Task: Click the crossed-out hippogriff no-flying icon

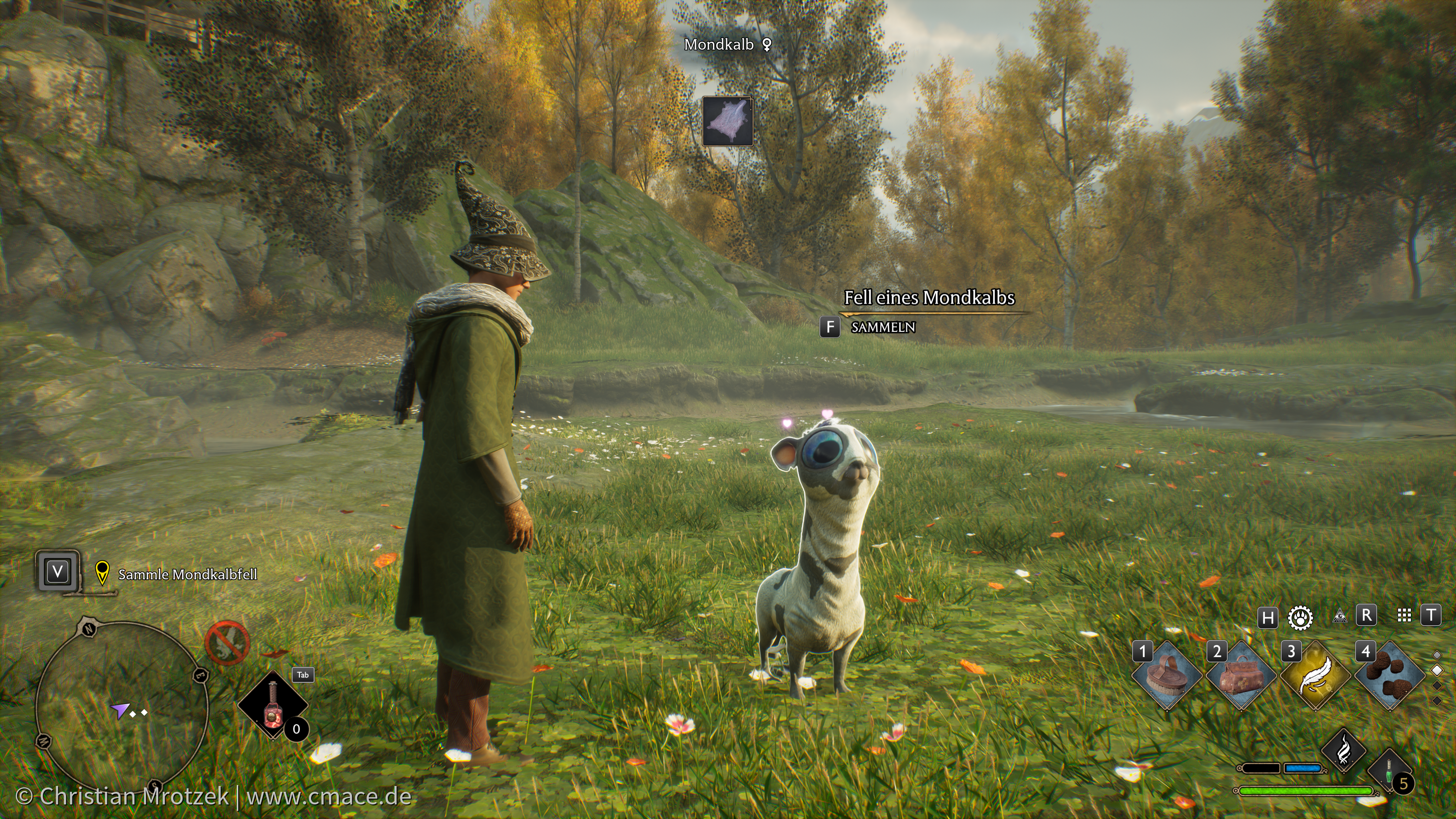Action: point(227,643)
